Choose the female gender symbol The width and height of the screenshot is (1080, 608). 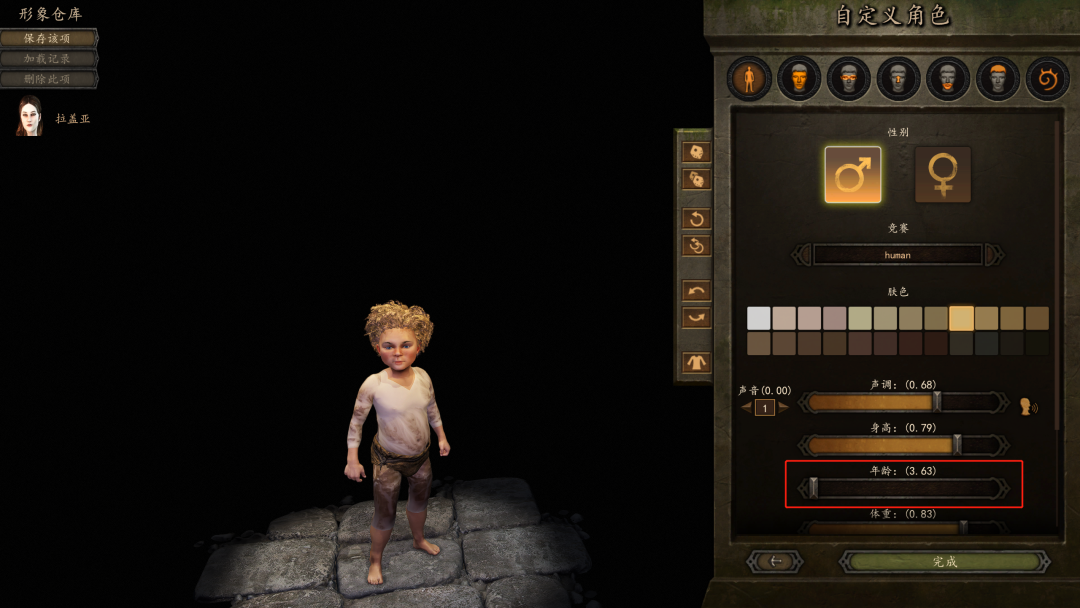pyautogui.click(x=942, y=175)
